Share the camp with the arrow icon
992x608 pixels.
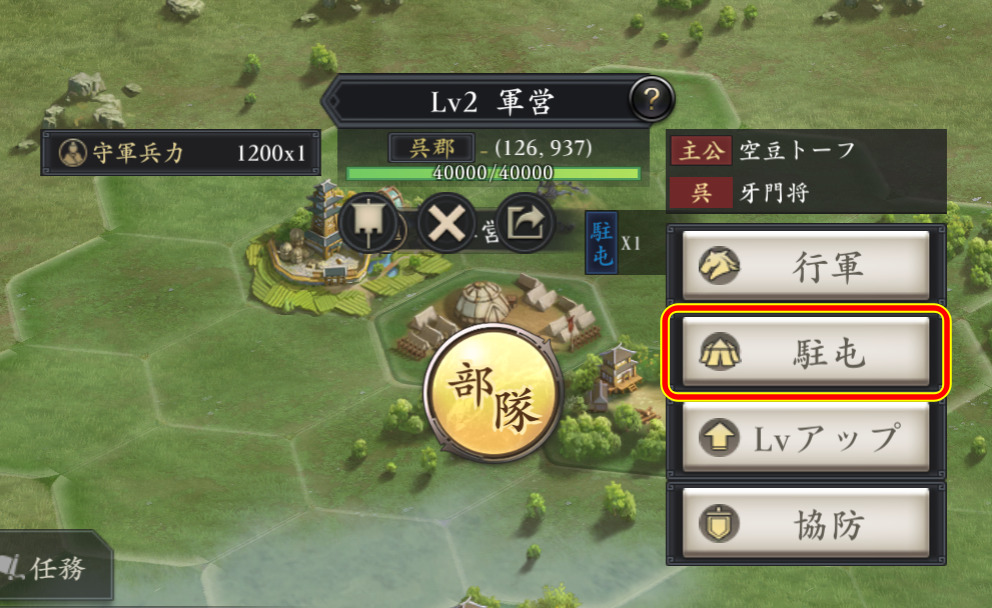525,222
